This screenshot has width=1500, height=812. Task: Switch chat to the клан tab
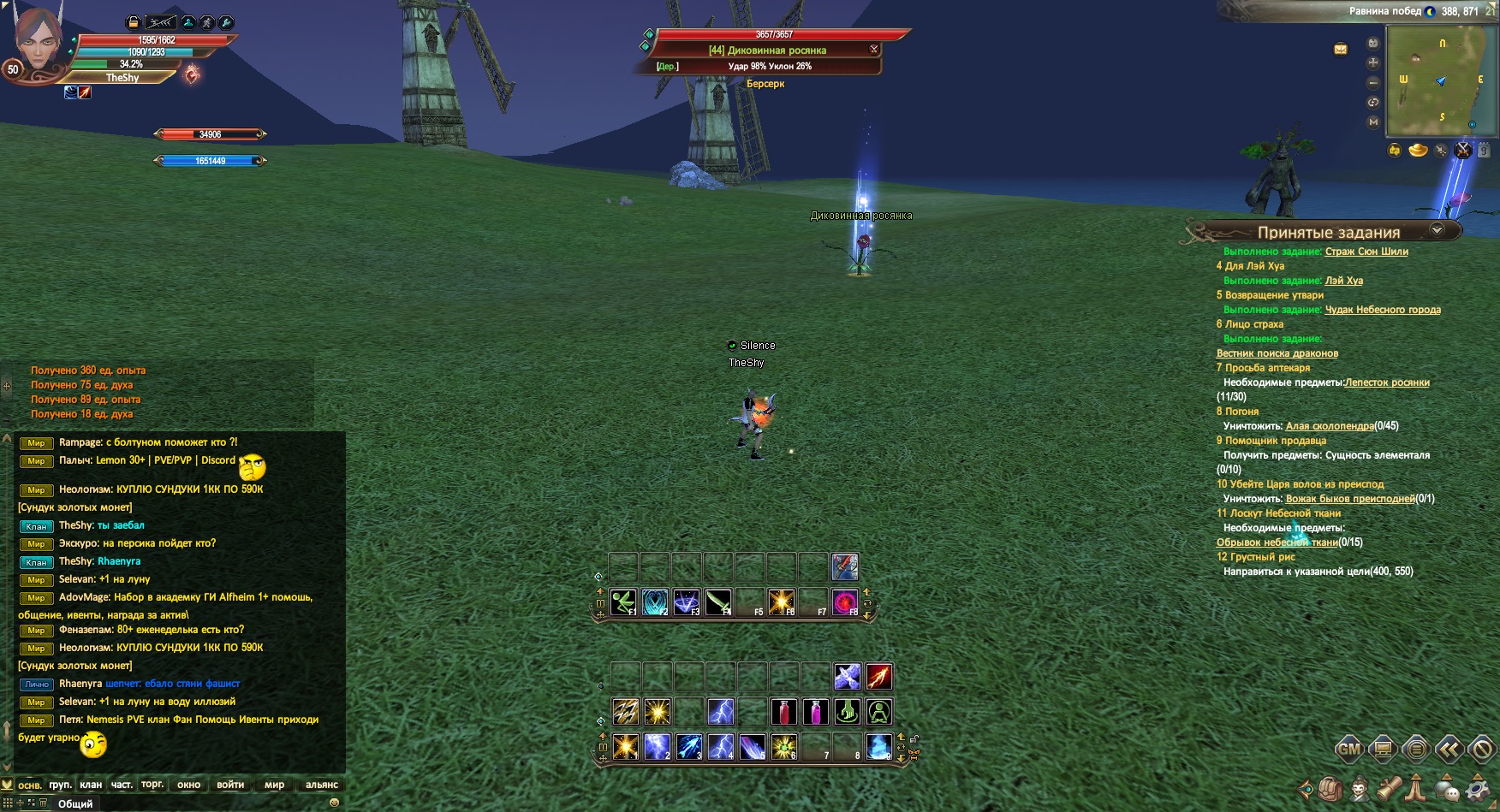pyautogui.click(x=91, y=785)
